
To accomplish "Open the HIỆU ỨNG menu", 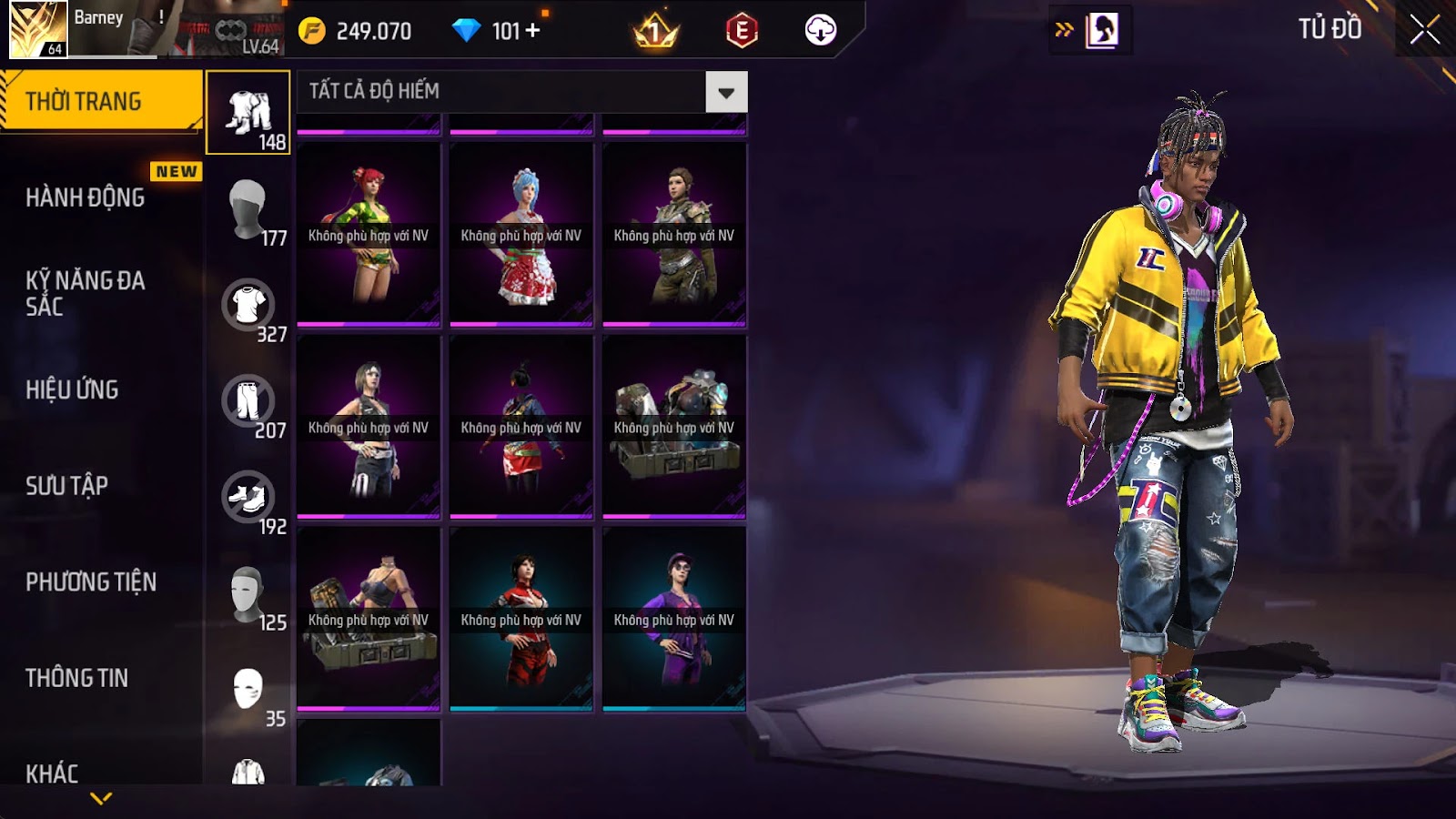I will coord(73,389).
